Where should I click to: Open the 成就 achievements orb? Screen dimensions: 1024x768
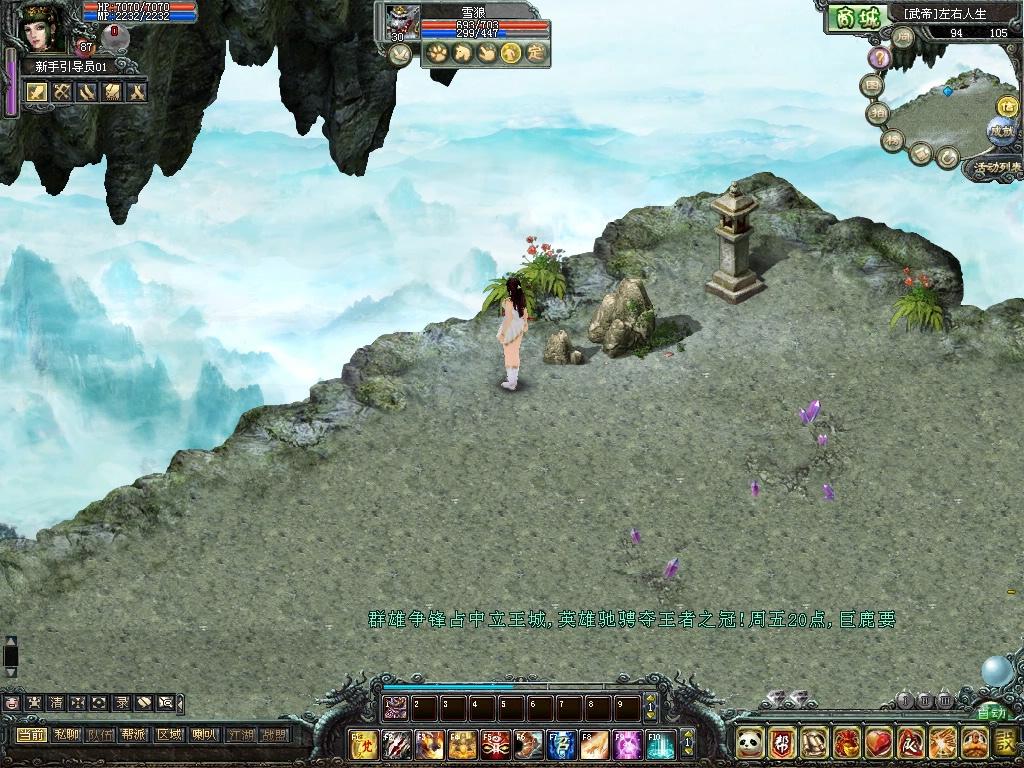point(1000,130)
